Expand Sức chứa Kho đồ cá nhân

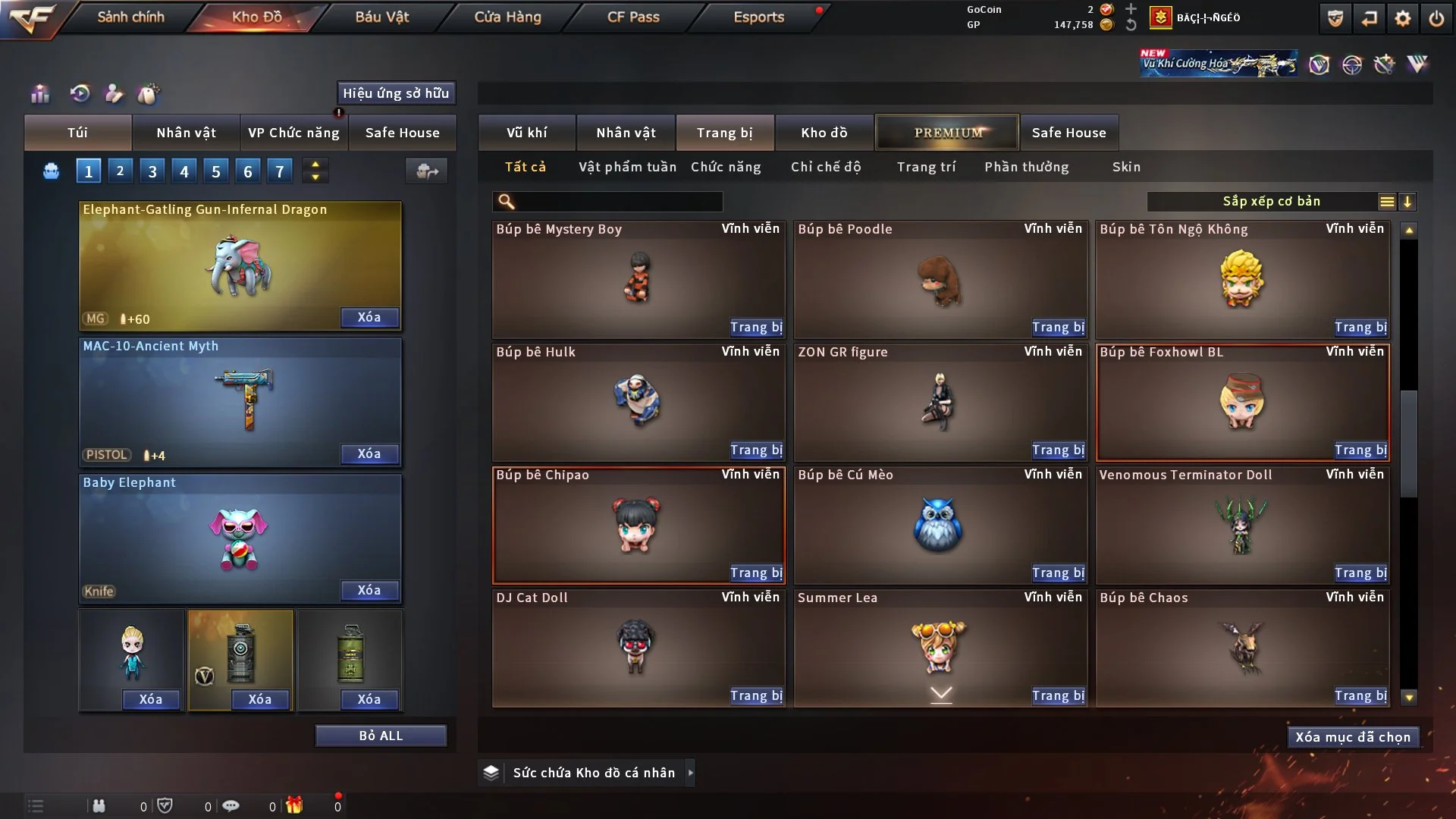(x=593, y=773)
